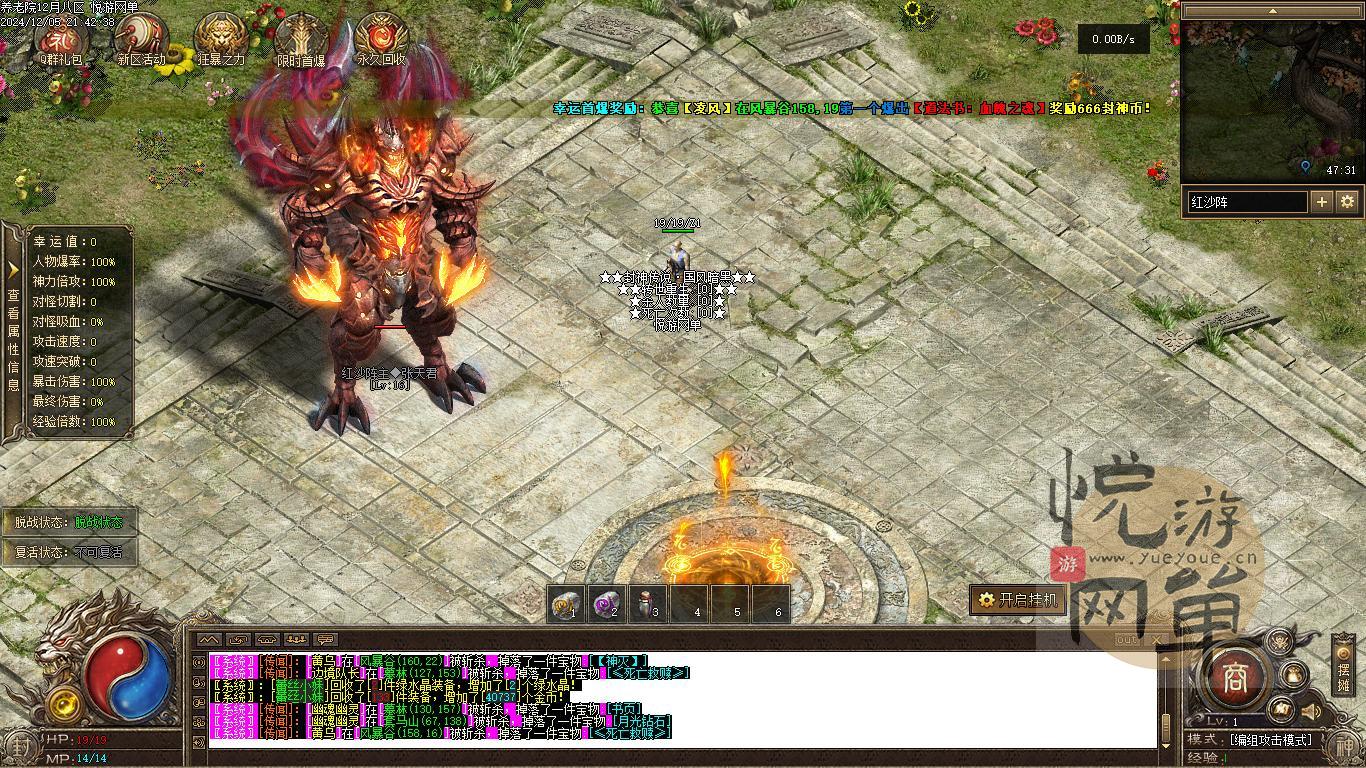This screenshot has height=768, width=1366.
Task: Click the 红沙阵 map name field
Action: click(1247, 202)
